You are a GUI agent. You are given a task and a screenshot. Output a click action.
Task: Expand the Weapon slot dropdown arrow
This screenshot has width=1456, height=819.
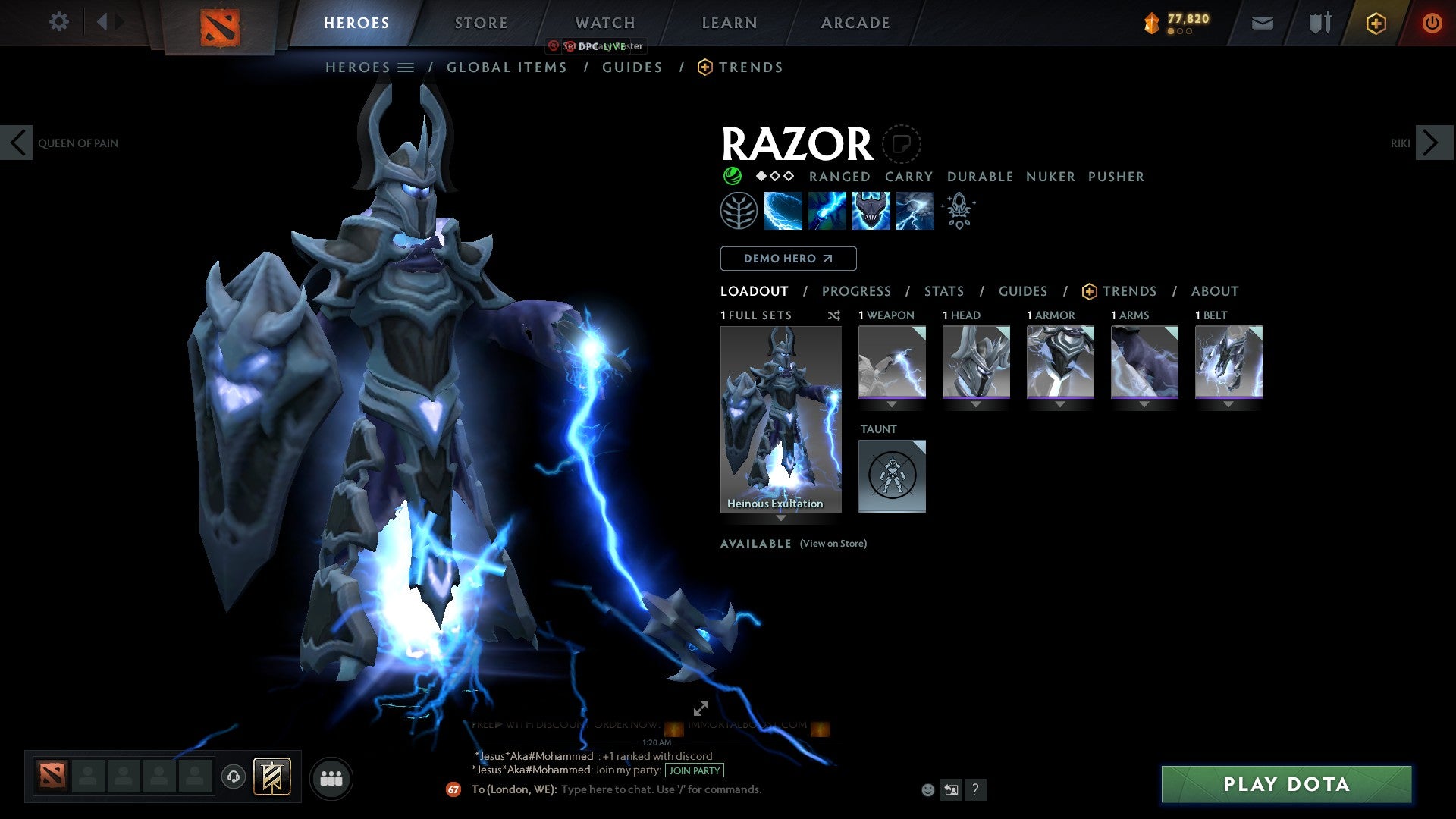pyautogui.click(x=892, y=404)
